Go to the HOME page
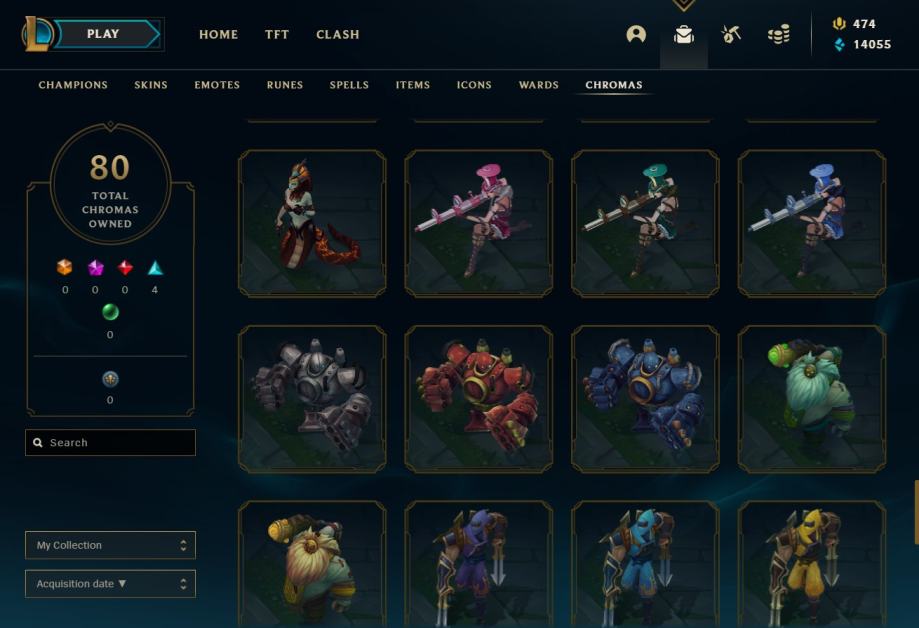Viewport: 919px width, 628px height. [218, 34]
